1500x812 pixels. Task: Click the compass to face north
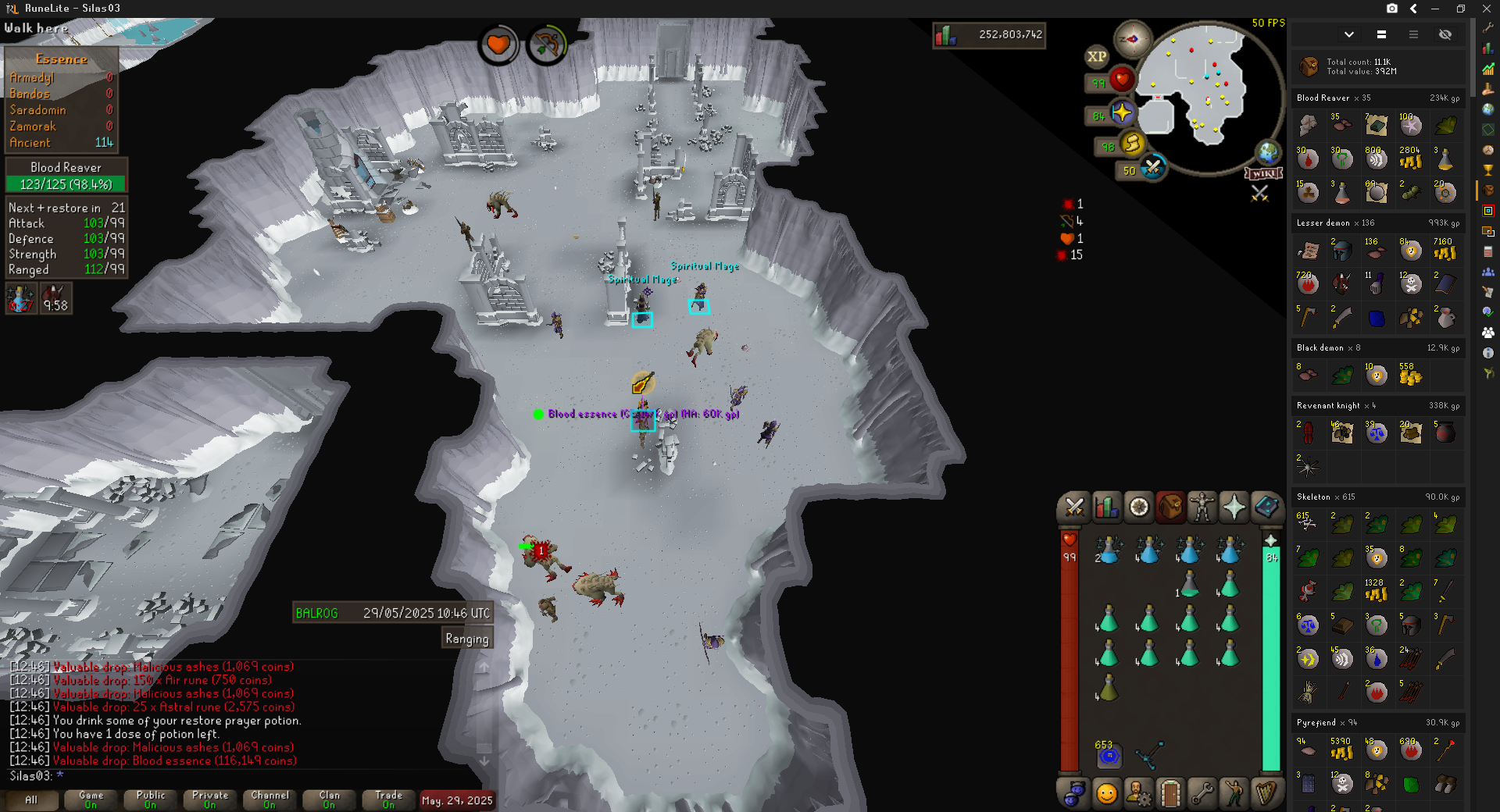tap(1132, 39)
